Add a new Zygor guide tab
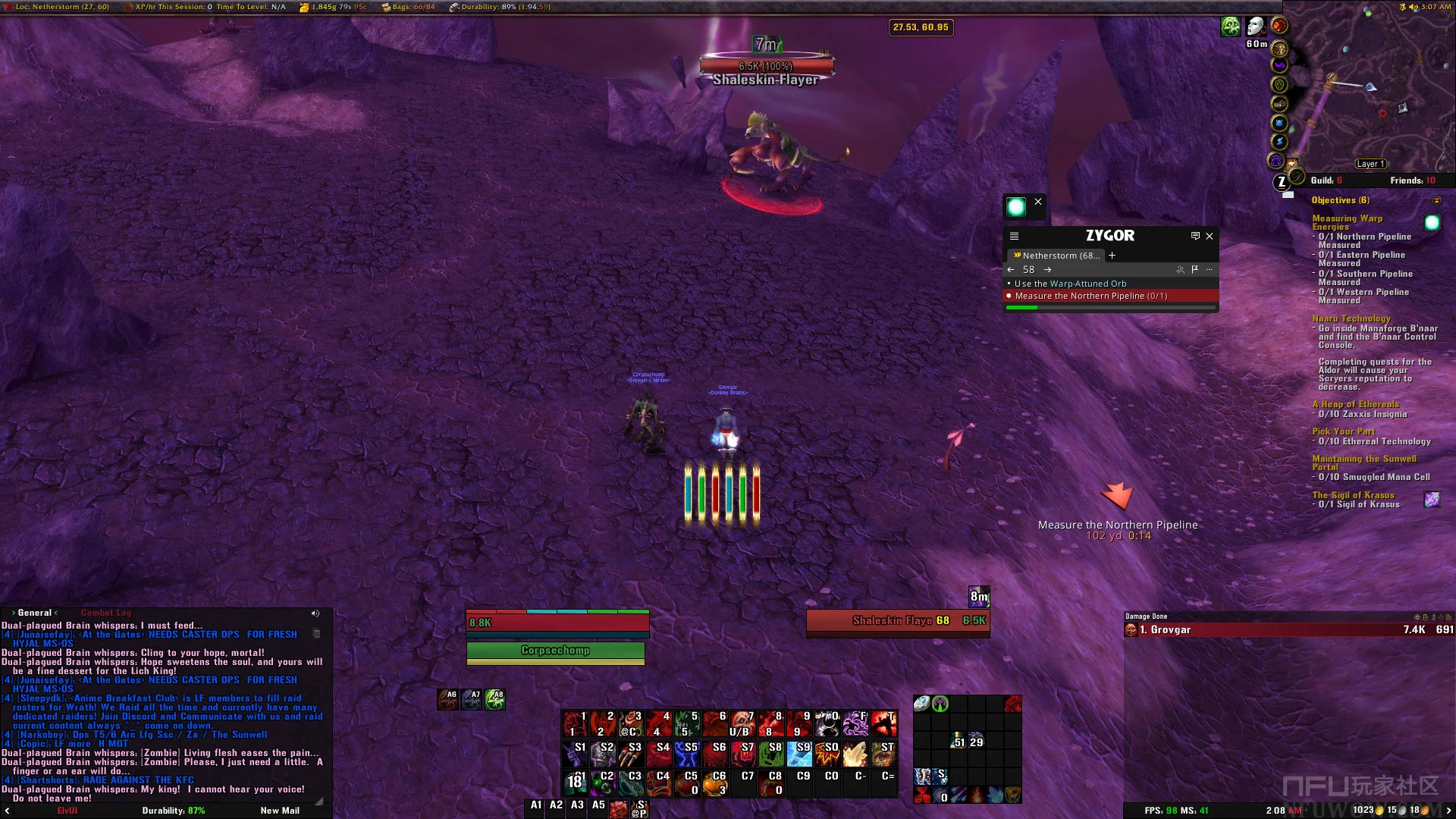Screen dimensions: 1456x819 [1112, 256]
